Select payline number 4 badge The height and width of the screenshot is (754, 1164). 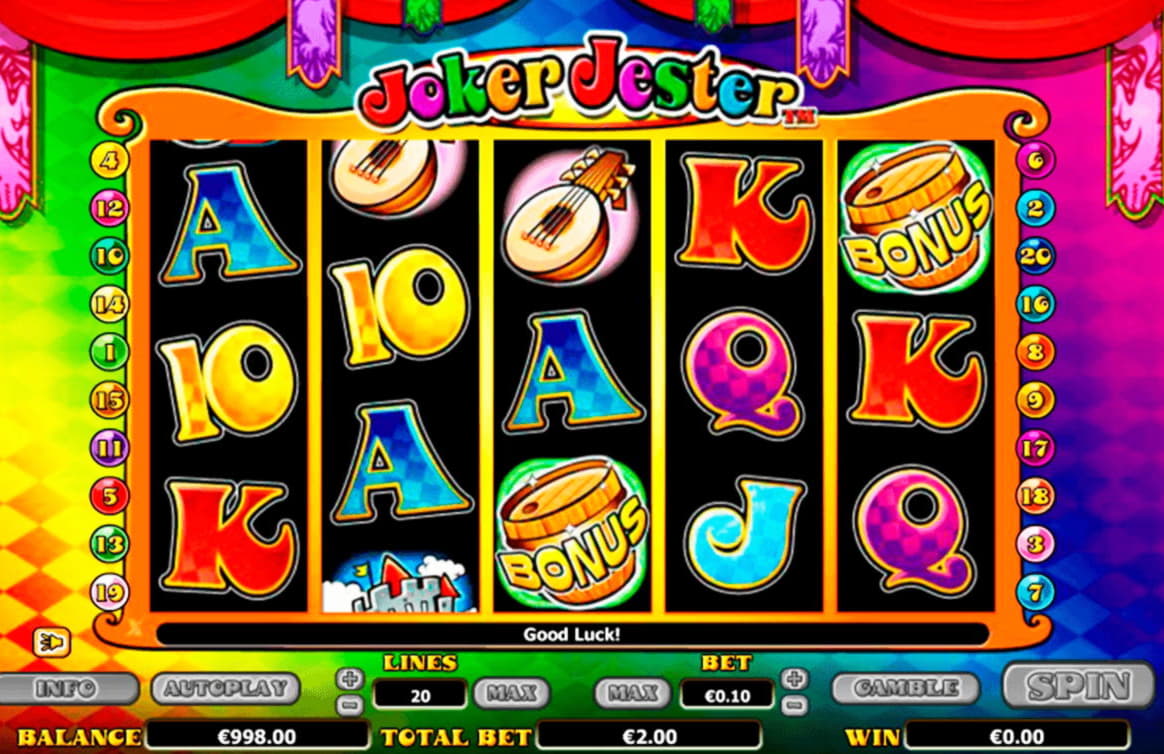(109, 159)
